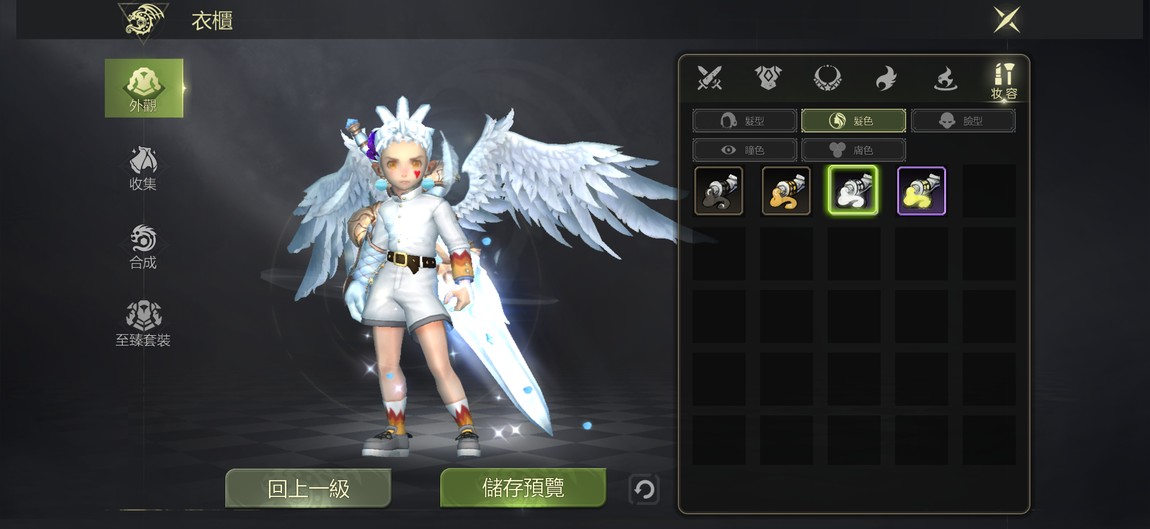Viewport: 1150px width, 529px height.
Task: Open the flame on pedestal tab
Action: coord(945,77)
